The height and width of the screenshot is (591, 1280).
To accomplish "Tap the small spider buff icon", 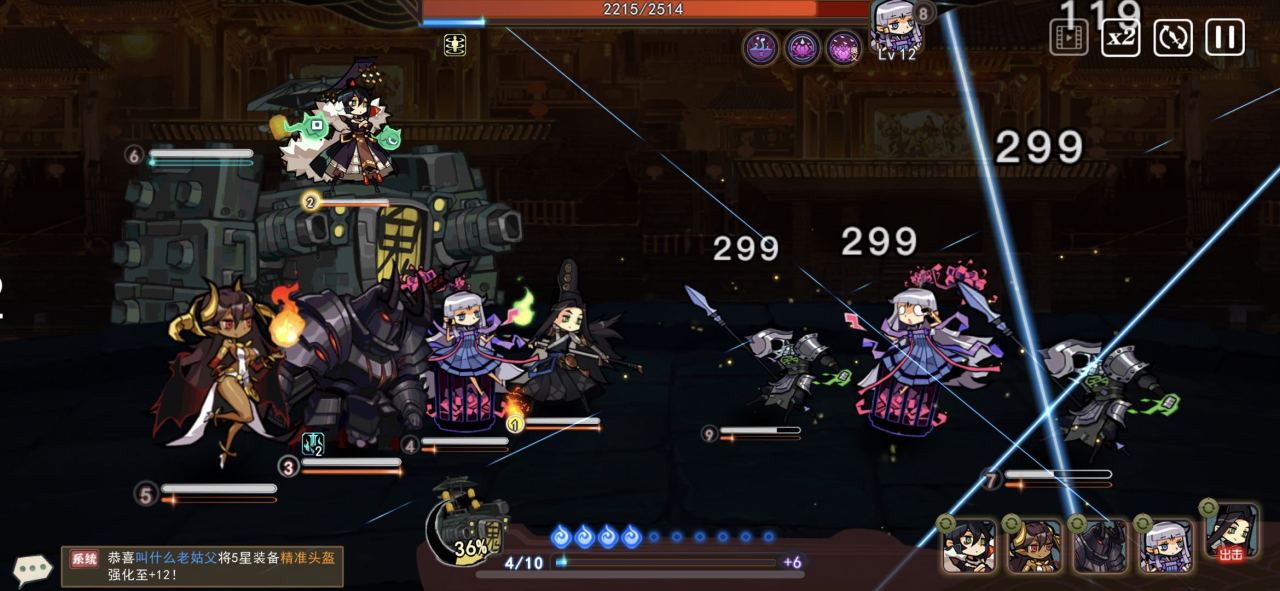I will point(455,45).
